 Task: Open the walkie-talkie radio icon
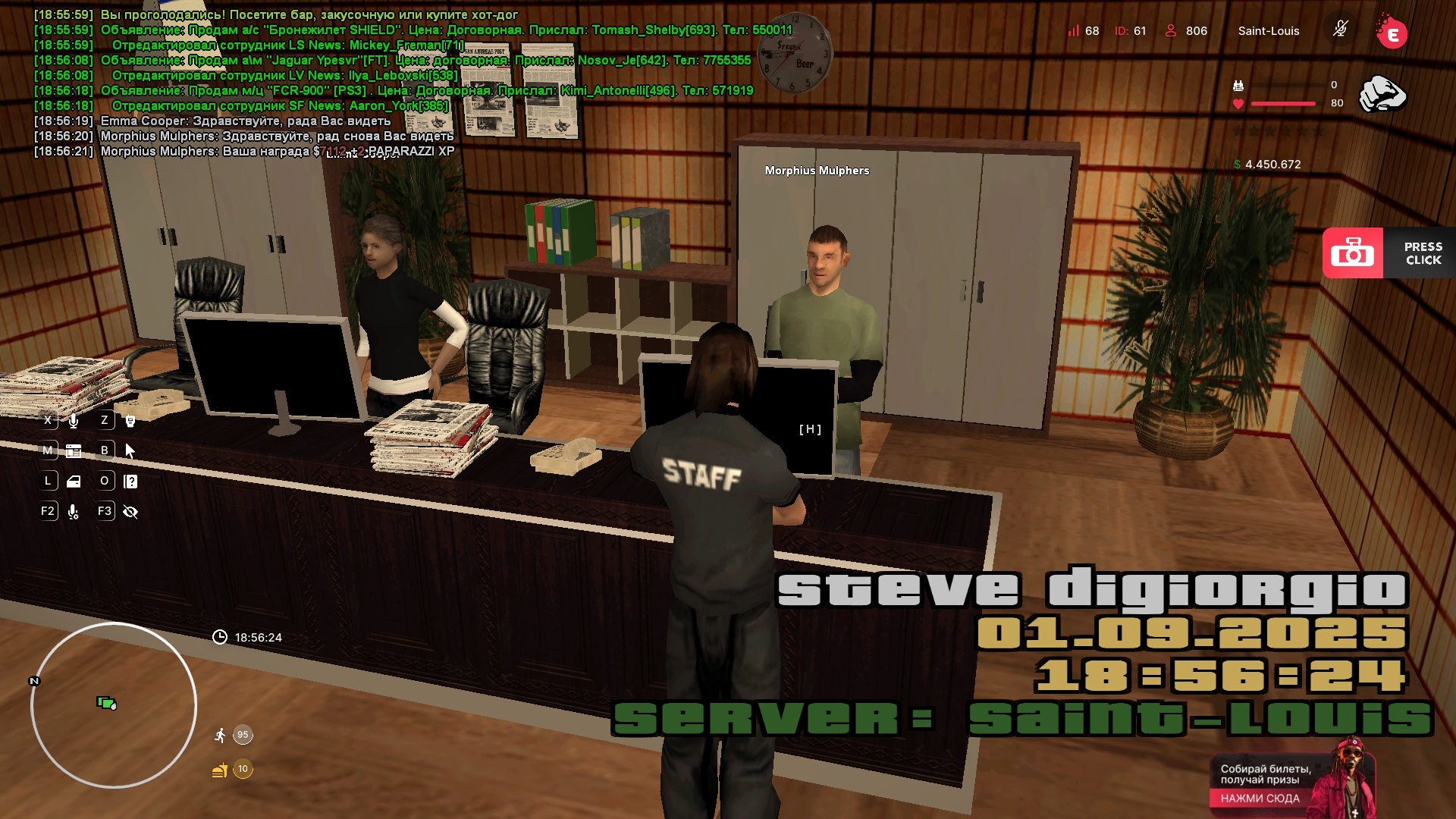(x=130, y=421)
